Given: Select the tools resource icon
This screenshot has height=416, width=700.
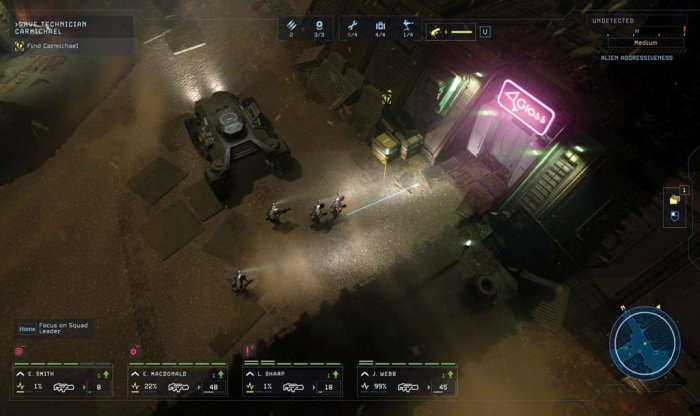Looking at the screenshot, I should click(351, 27).
